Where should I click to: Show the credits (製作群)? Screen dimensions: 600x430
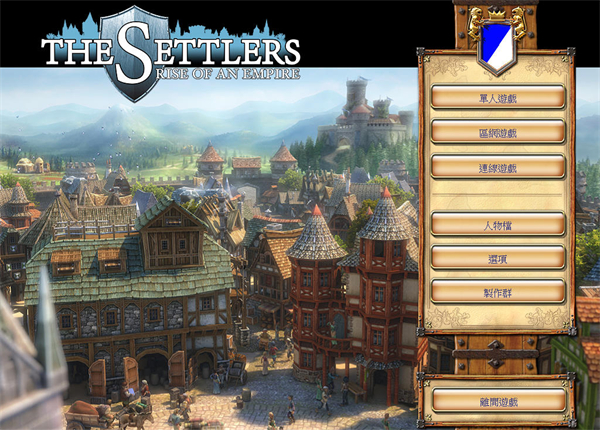[498, 291]
